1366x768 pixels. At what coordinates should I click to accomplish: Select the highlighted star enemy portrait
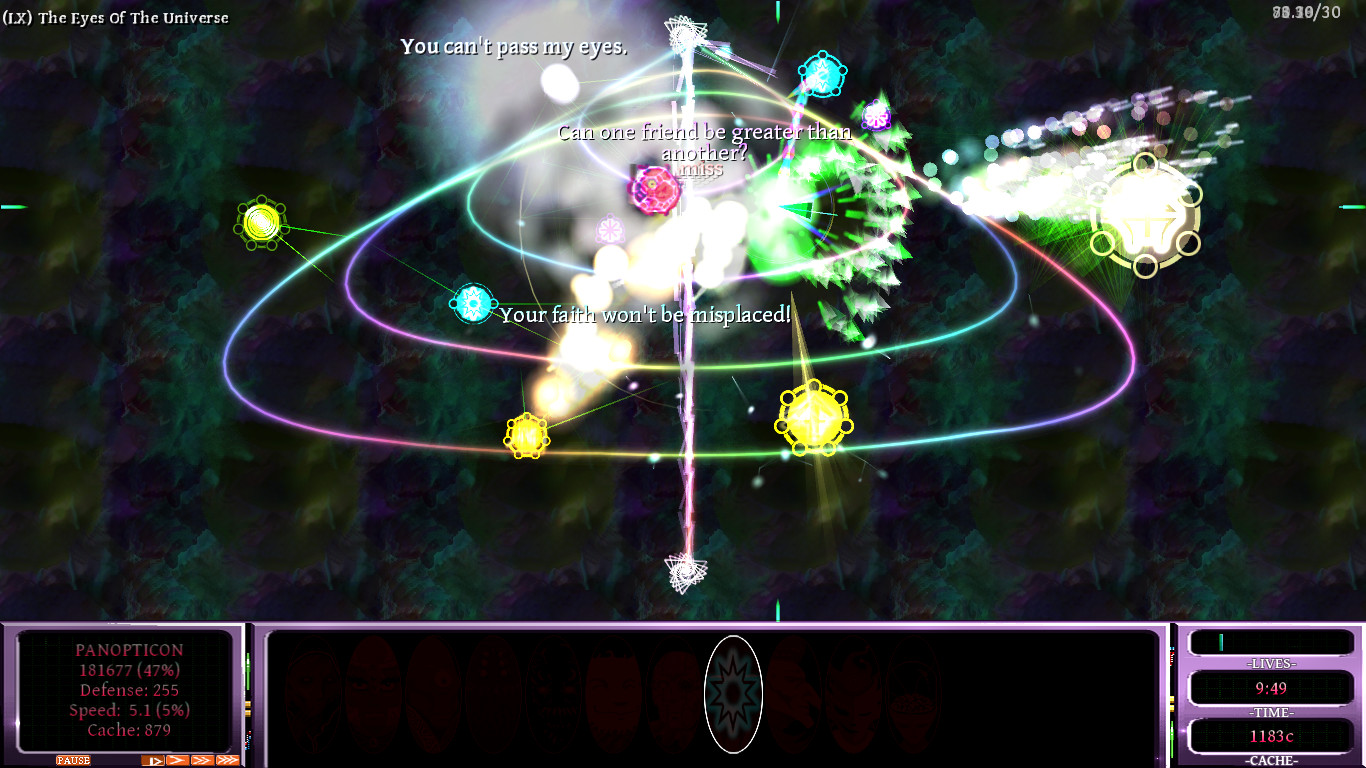(734, 695)
